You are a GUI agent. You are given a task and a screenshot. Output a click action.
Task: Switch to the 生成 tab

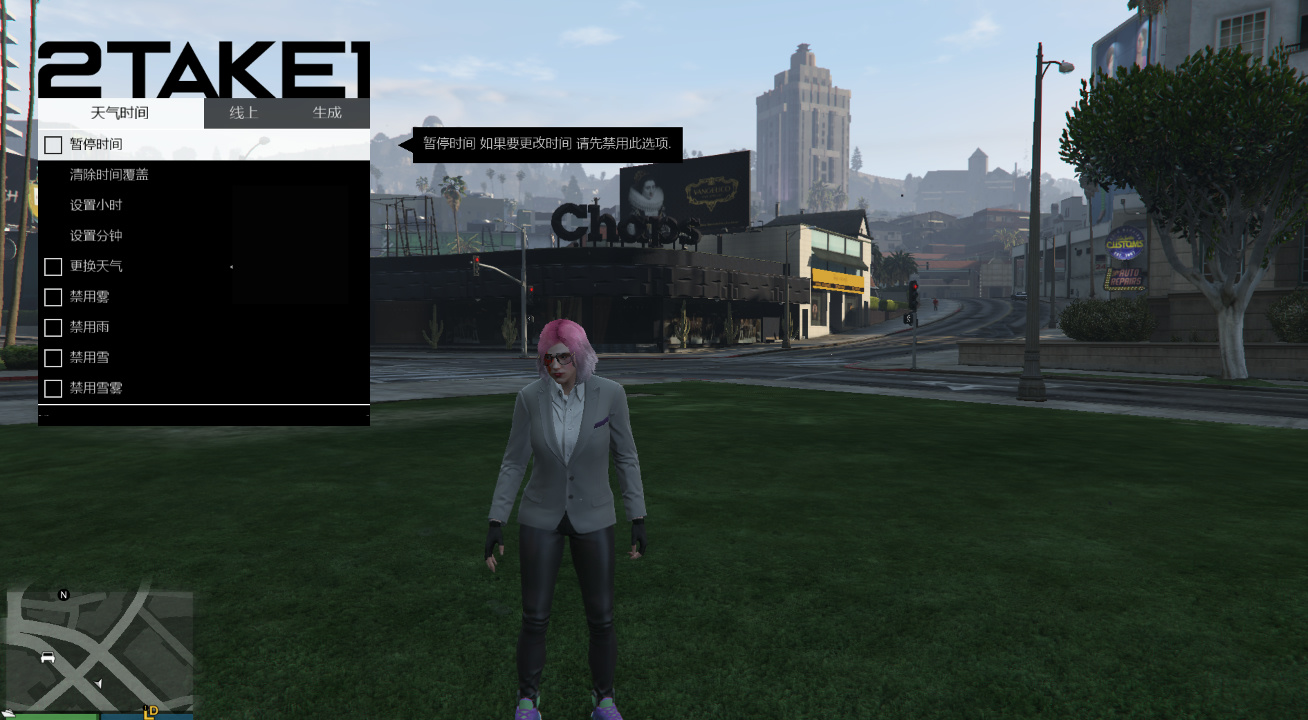point(329,113)
